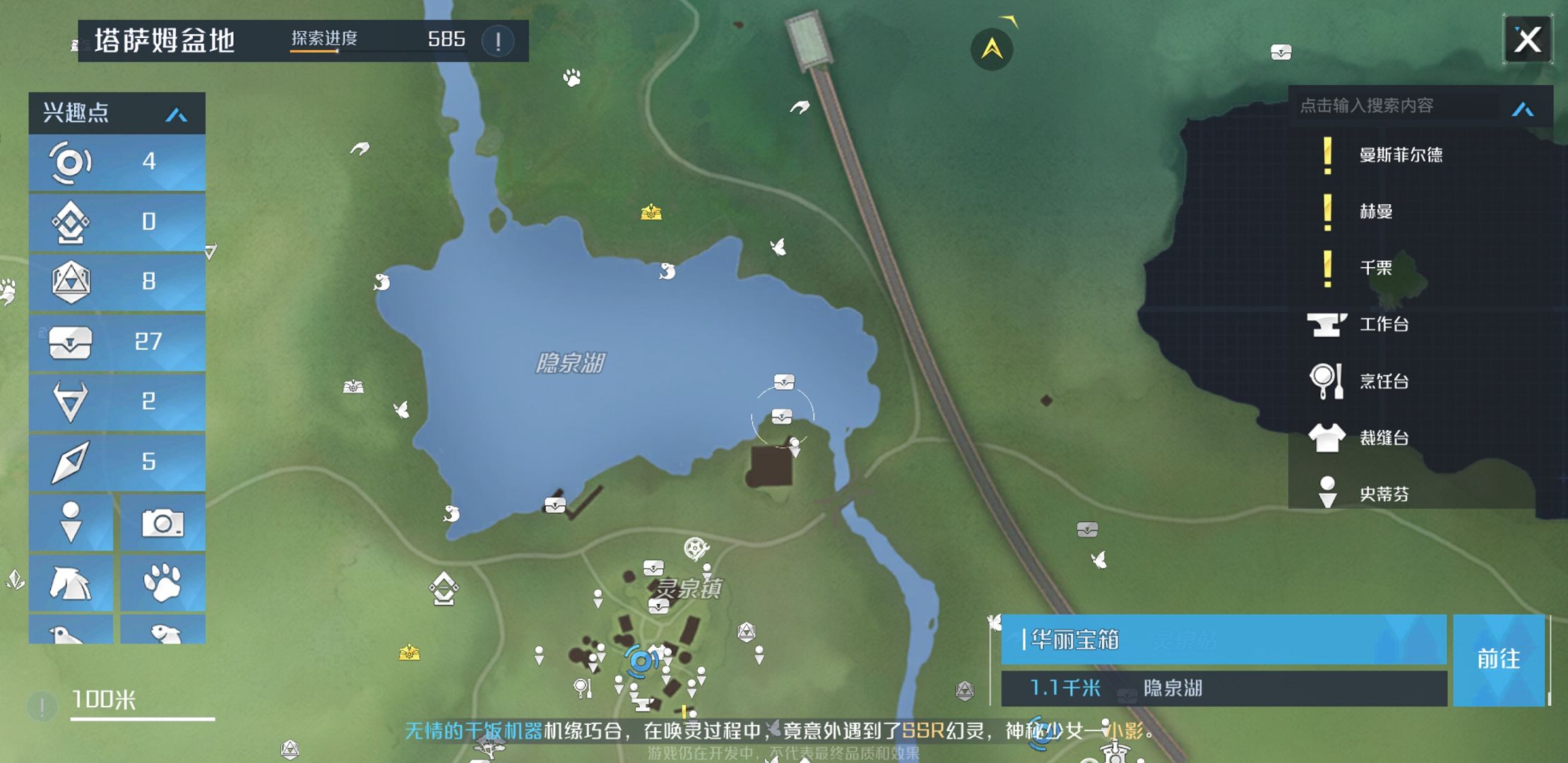Select 千栗 quest entry
This screenshot has width=1568, height=763.
click(x=1376, y=268)
